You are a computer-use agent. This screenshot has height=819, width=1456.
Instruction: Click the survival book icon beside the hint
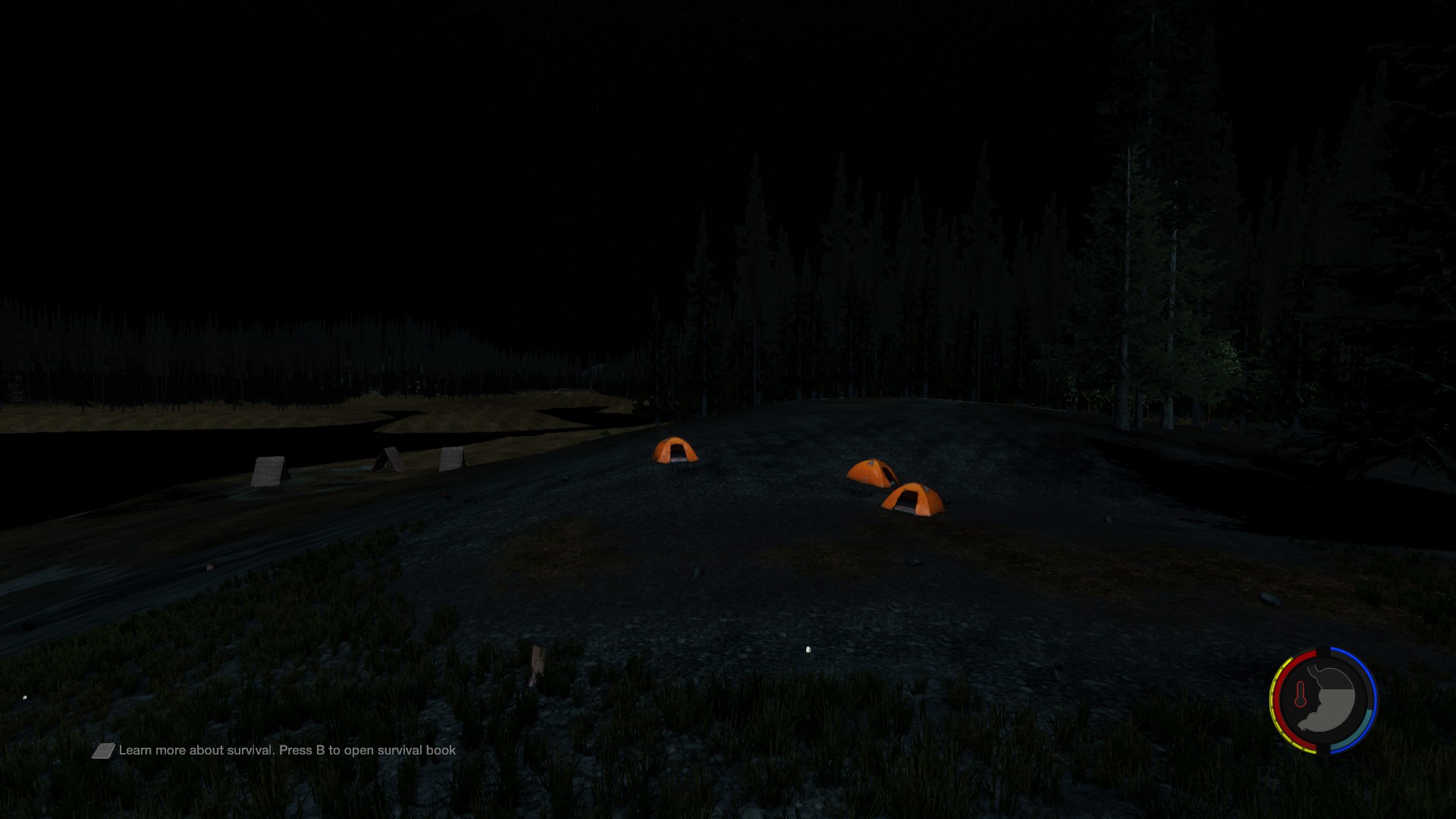tap(103, 751)
